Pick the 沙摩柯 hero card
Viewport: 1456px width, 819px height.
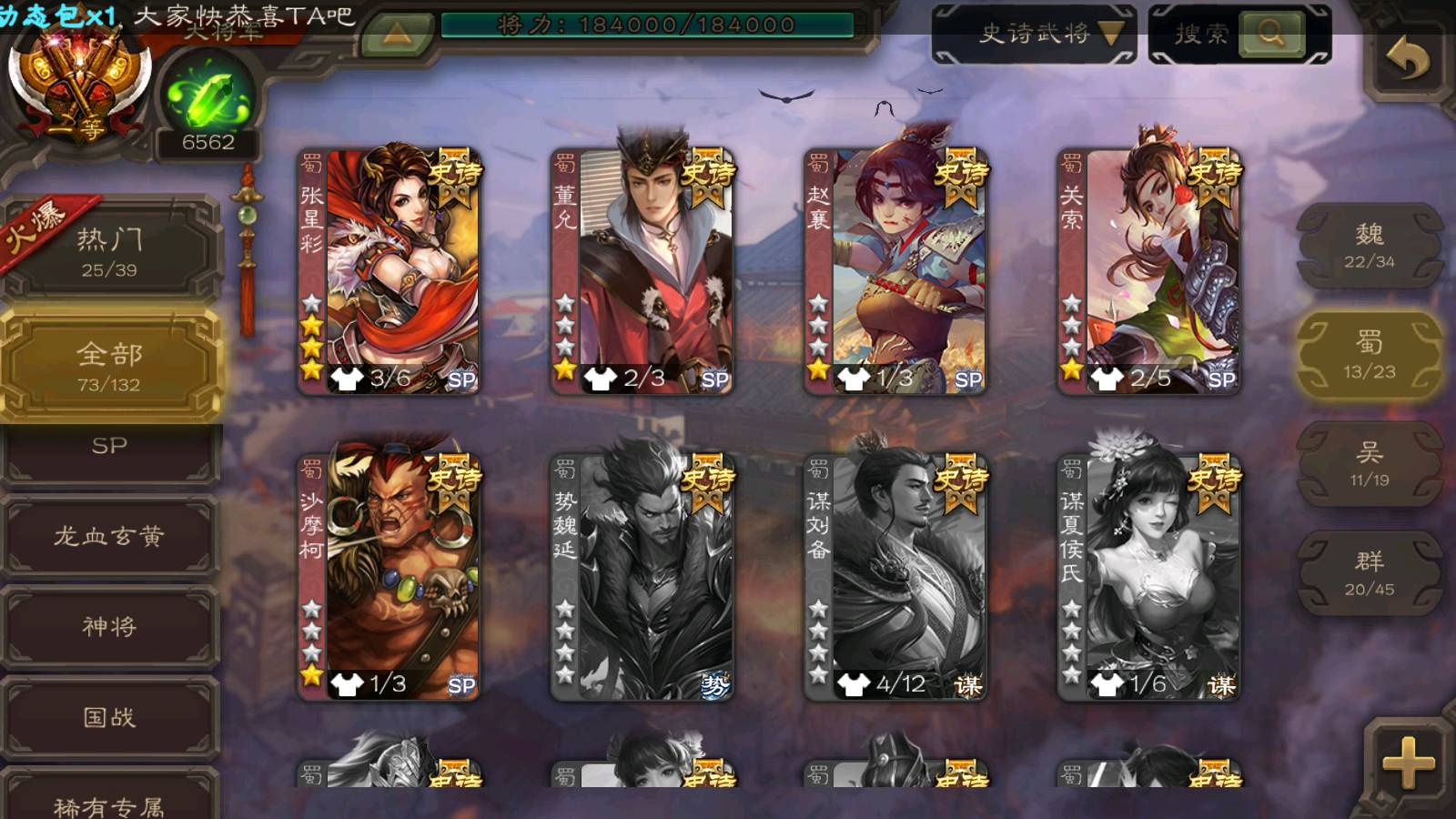point(389,577)
